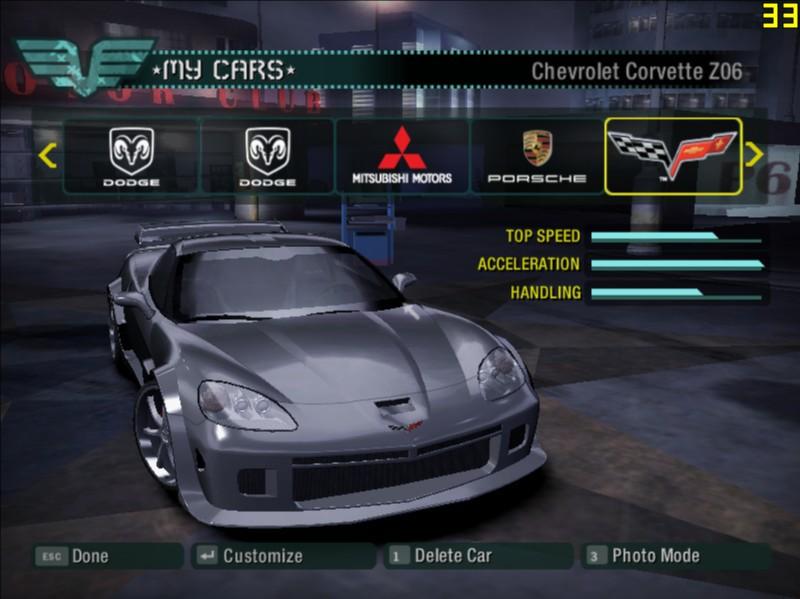Select the Chevrolet Corvette flag logo tile
This screenshot has width=800, height=599.
pos(673,156)
